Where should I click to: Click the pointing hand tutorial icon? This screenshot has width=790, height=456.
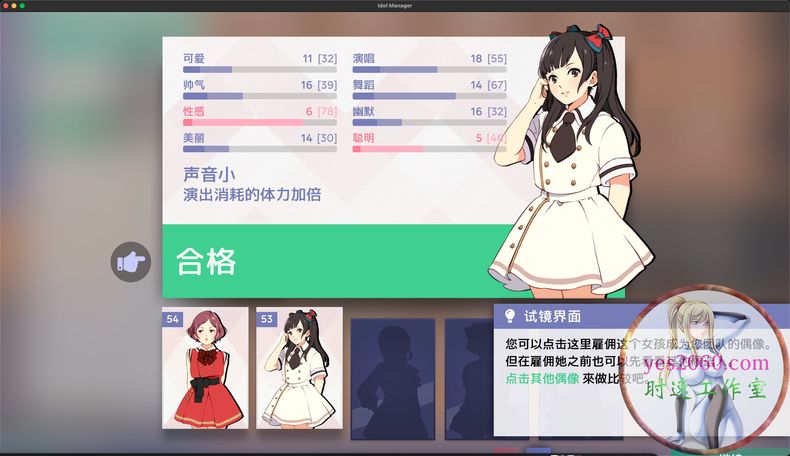pyautogui.click(x=131, y=262)
